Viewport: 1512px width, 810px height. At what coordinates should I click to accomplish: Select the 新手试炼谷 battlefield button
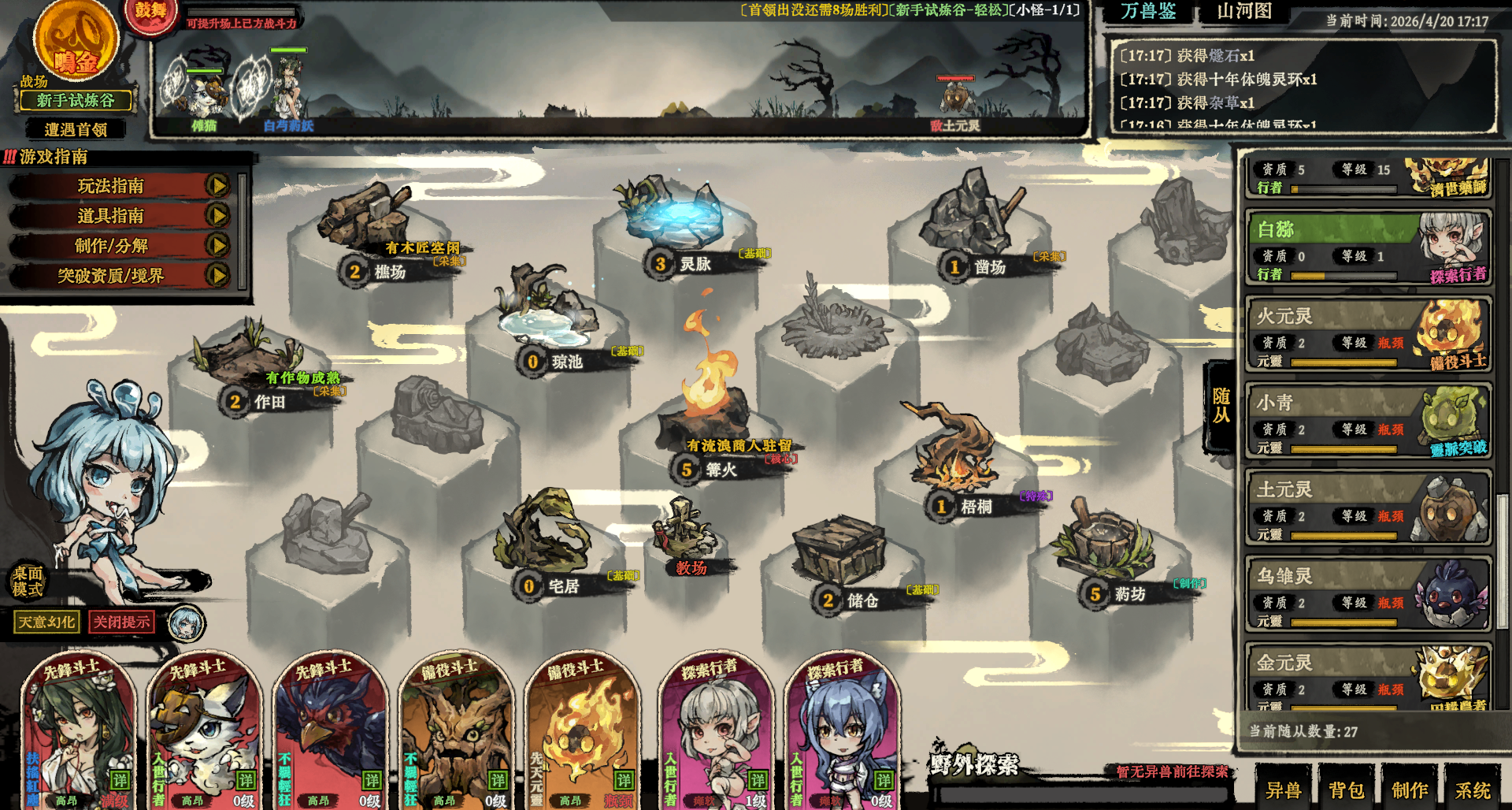[x=75, y=101]
